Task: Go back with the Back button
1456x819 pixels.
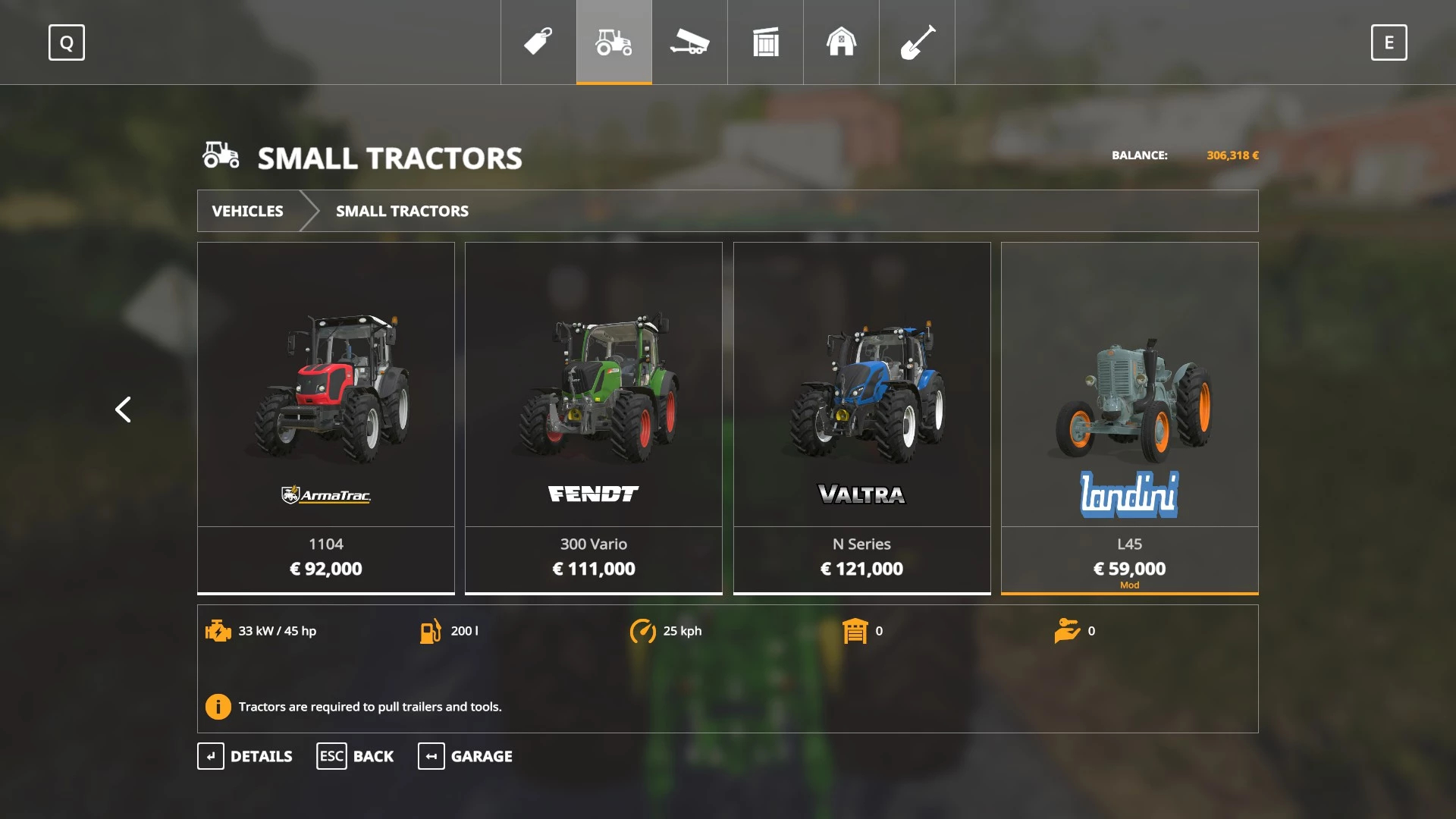Action: pos(355,756)
